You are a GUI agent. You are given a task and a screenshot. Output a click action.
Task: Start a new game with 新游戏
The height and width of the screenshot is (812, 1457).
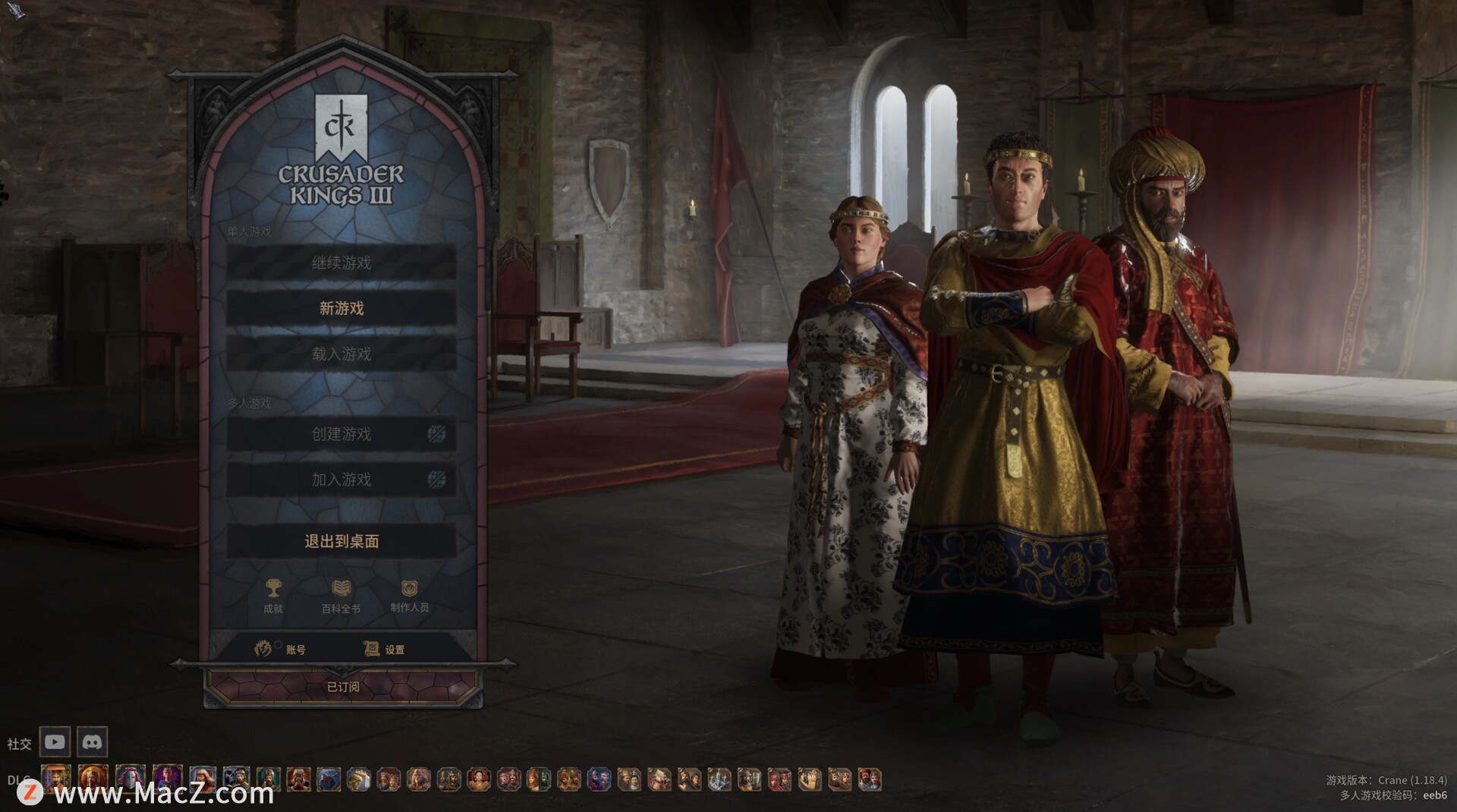coord(341,308)
